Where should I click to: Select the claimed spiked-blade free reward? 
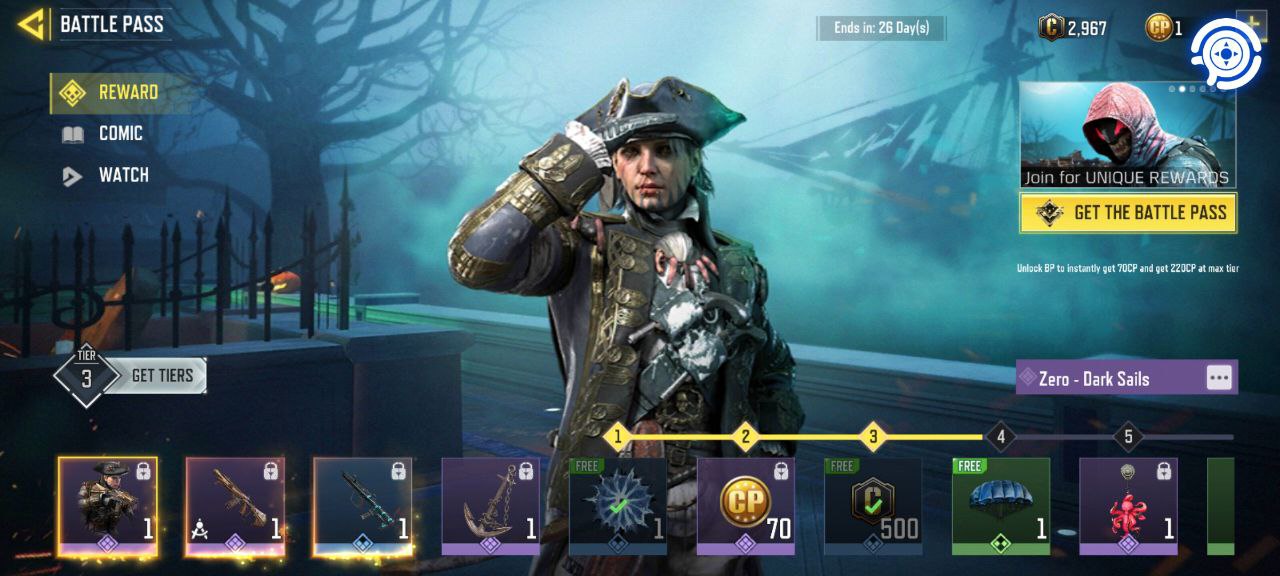click(618, 505)
